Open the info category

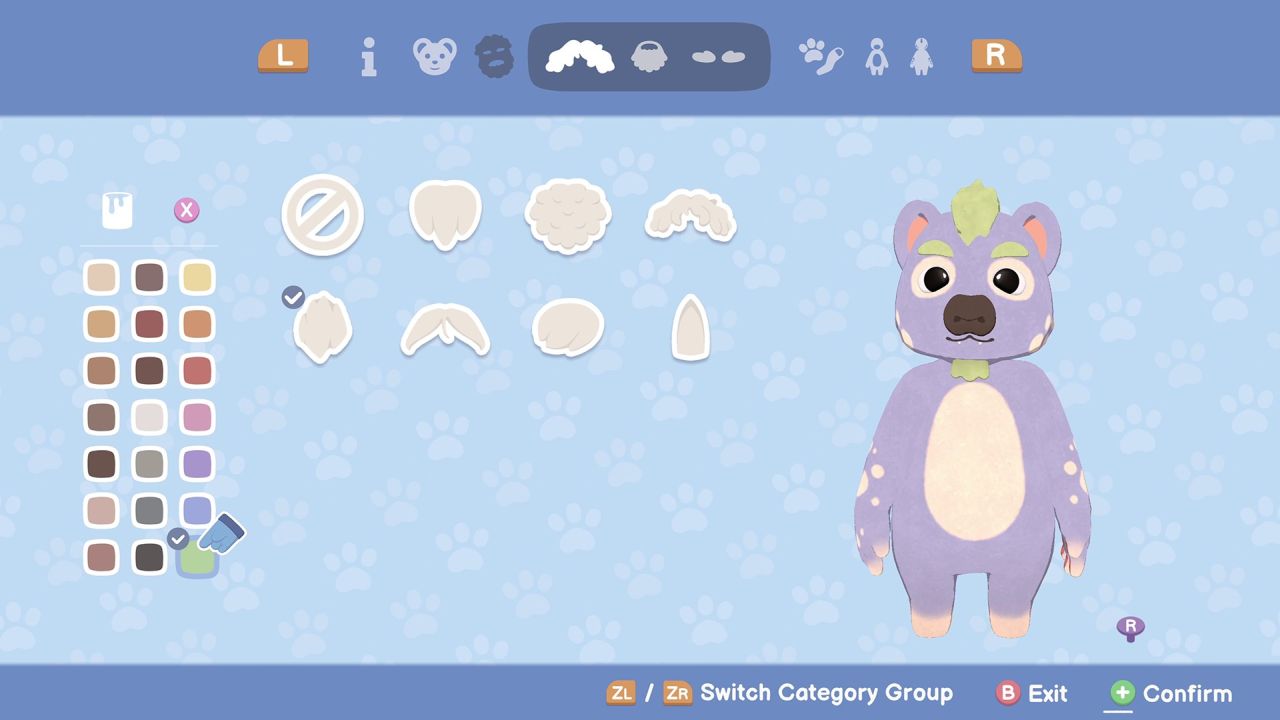pos(368,57)
